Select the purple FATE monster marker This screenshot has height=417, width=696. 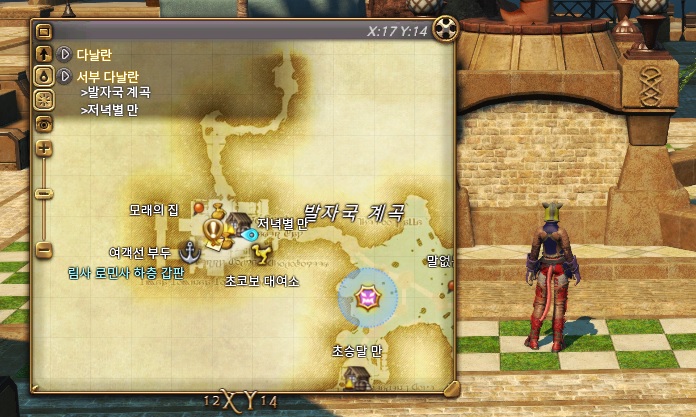[x=366, y=297]
